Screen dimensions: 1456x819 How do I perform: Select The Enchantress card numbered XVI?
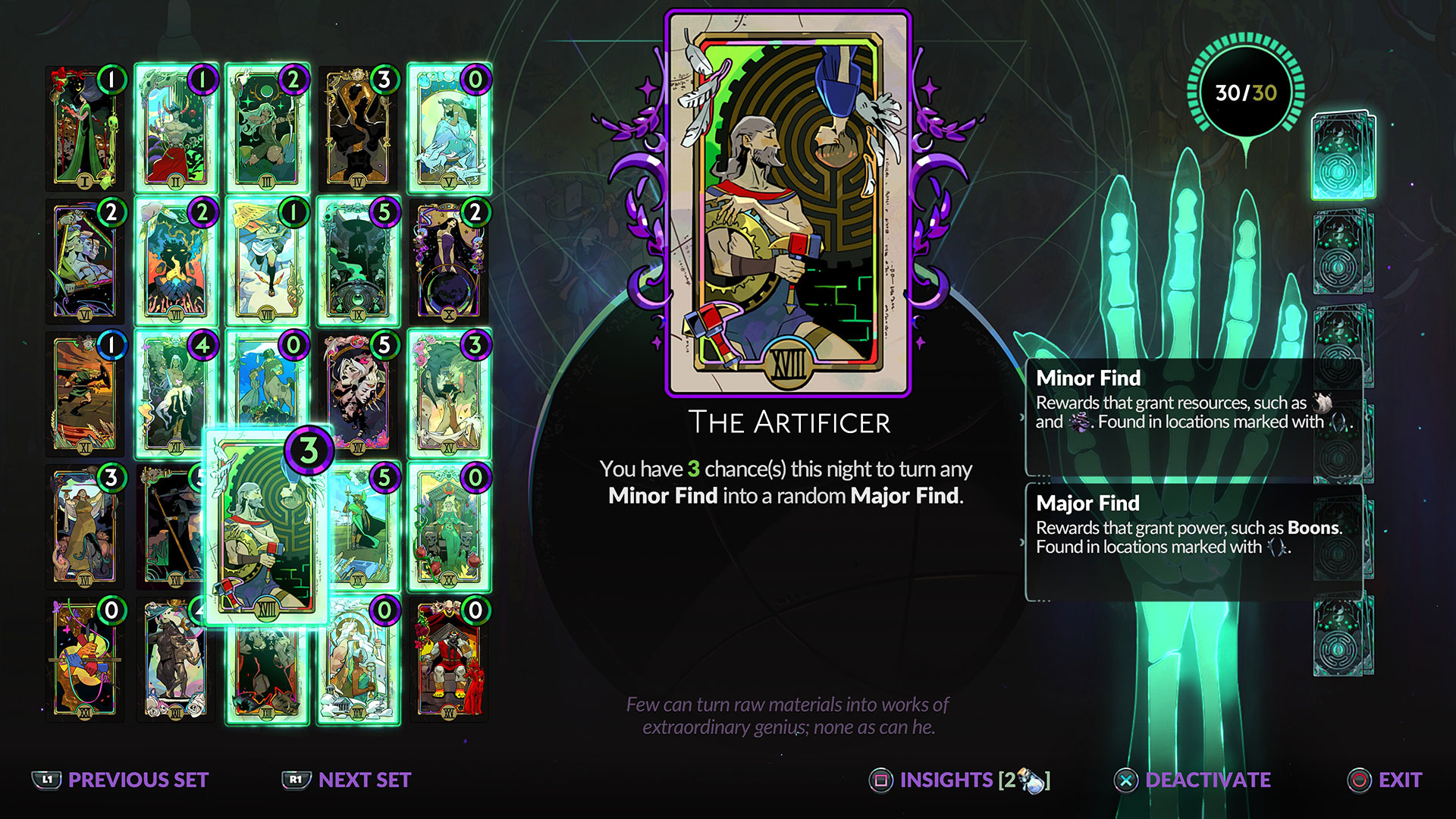pos(85,527)
